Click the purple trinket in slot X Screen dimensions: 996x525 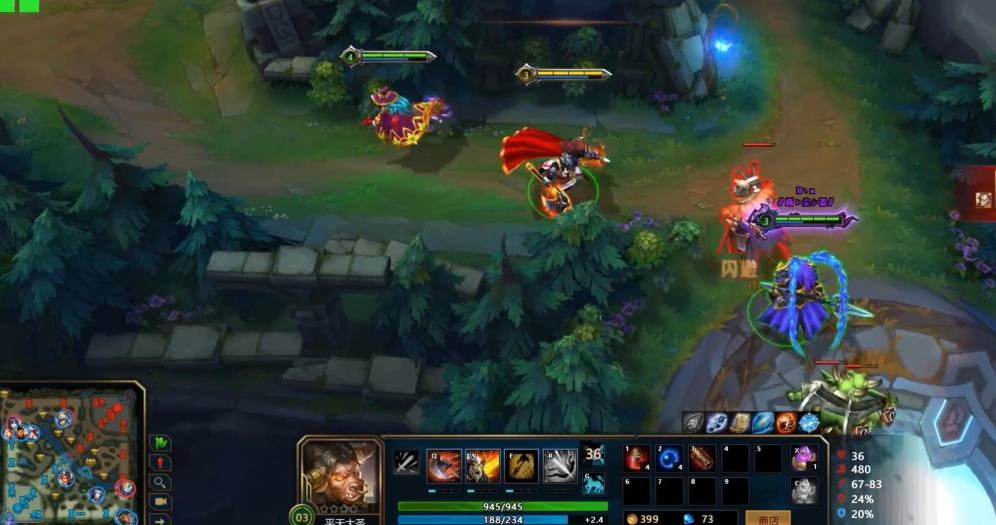(803, 458)
